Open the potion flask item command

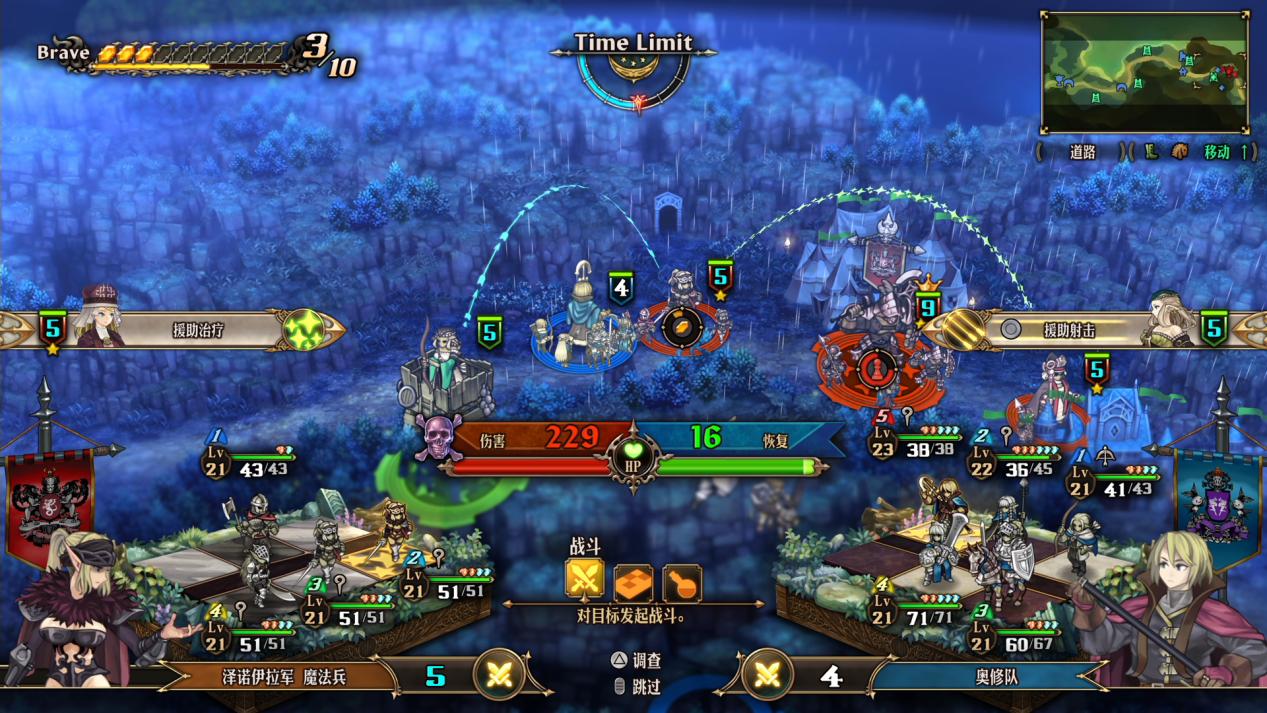tap(681, 581)
